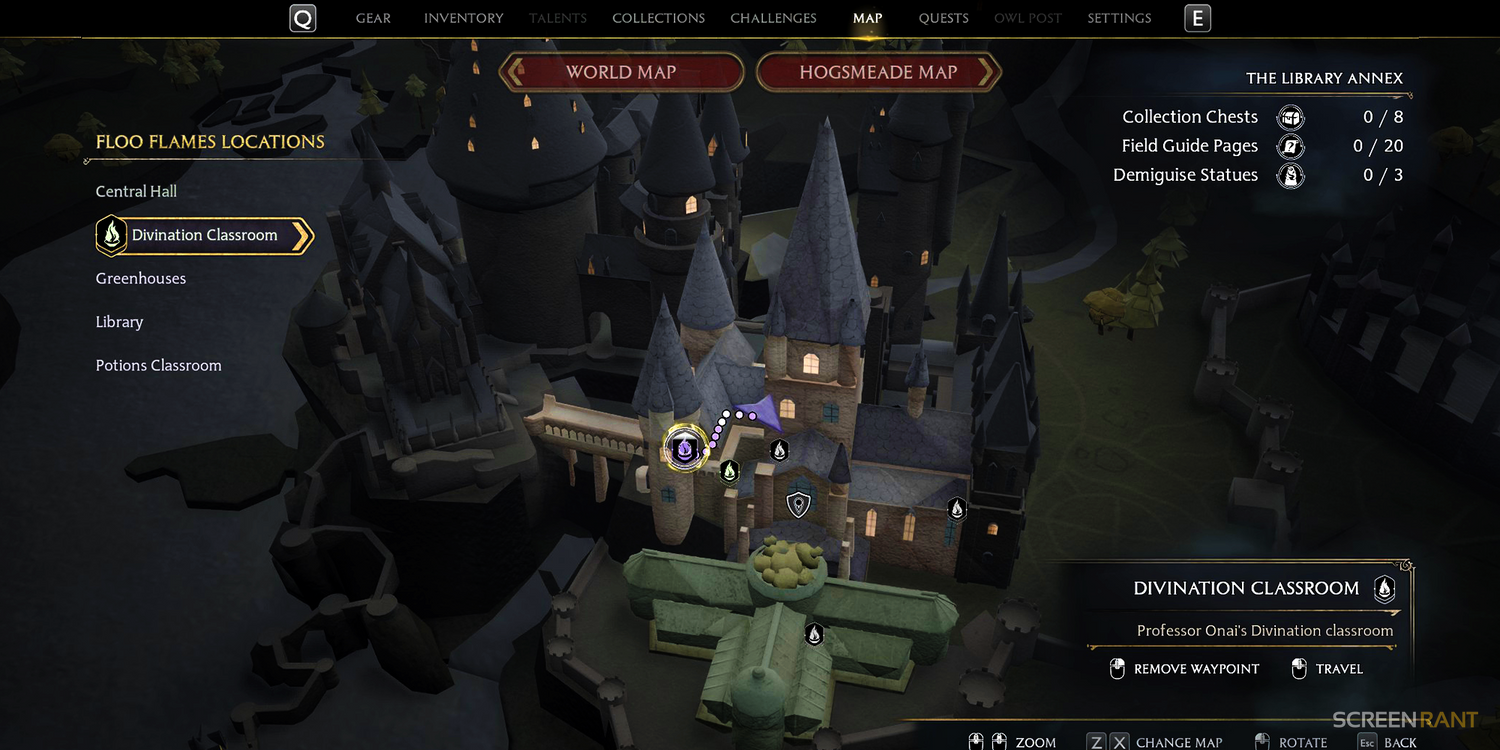This screenshot has width=1500, height=750.
Task: Switch to the World Map
Action: (621, 72)
